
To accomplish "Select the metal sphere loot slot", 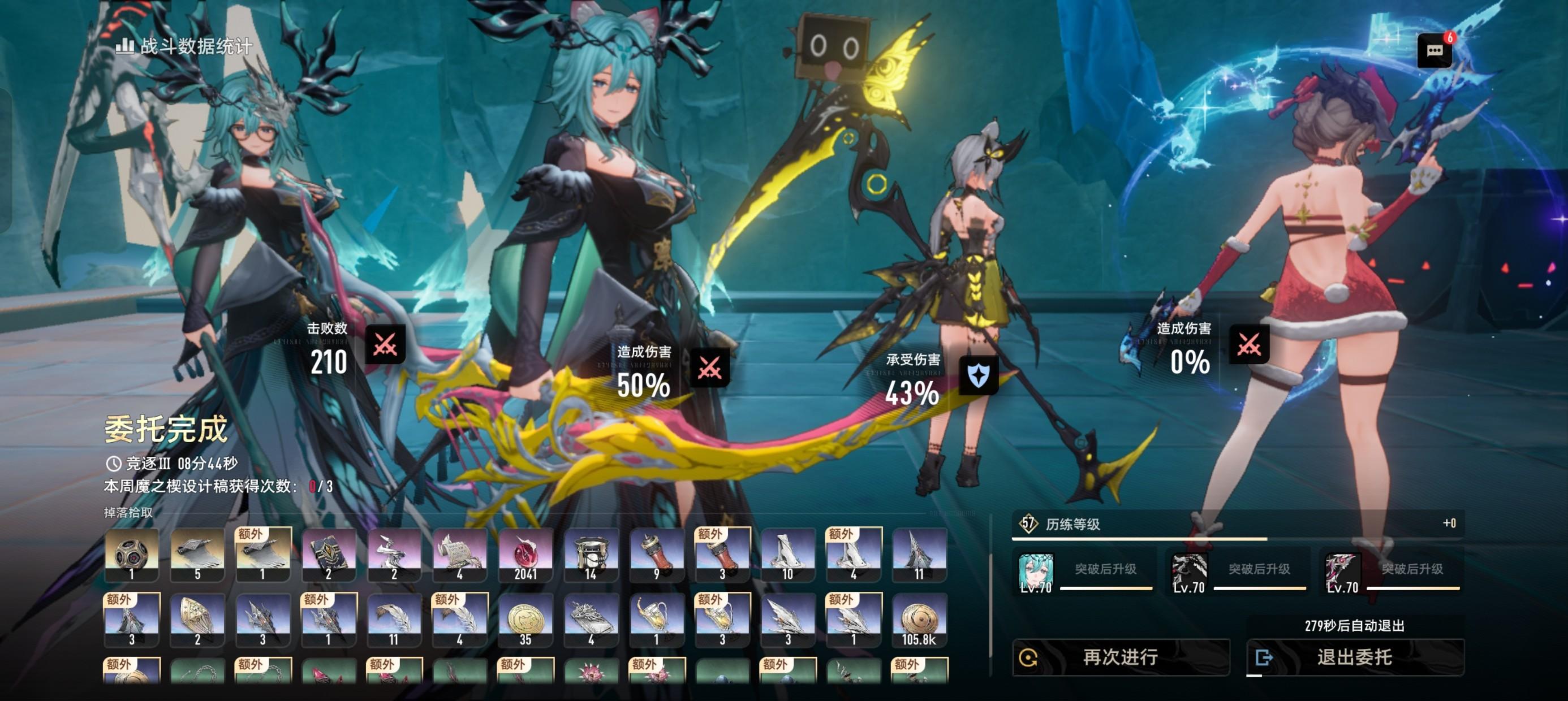I will (131, 555).
